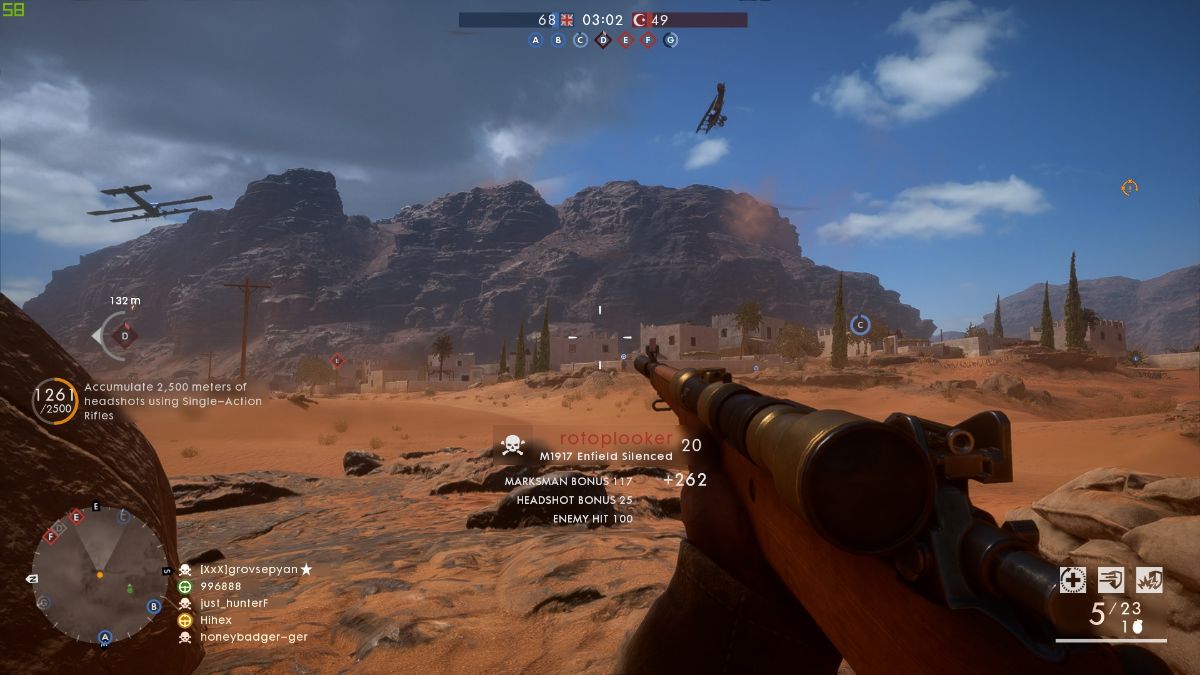The width and height of the screenshot is (1200, 675).
Task: Select honeybadger-ger in the squad list
Action: click(253, 637)
